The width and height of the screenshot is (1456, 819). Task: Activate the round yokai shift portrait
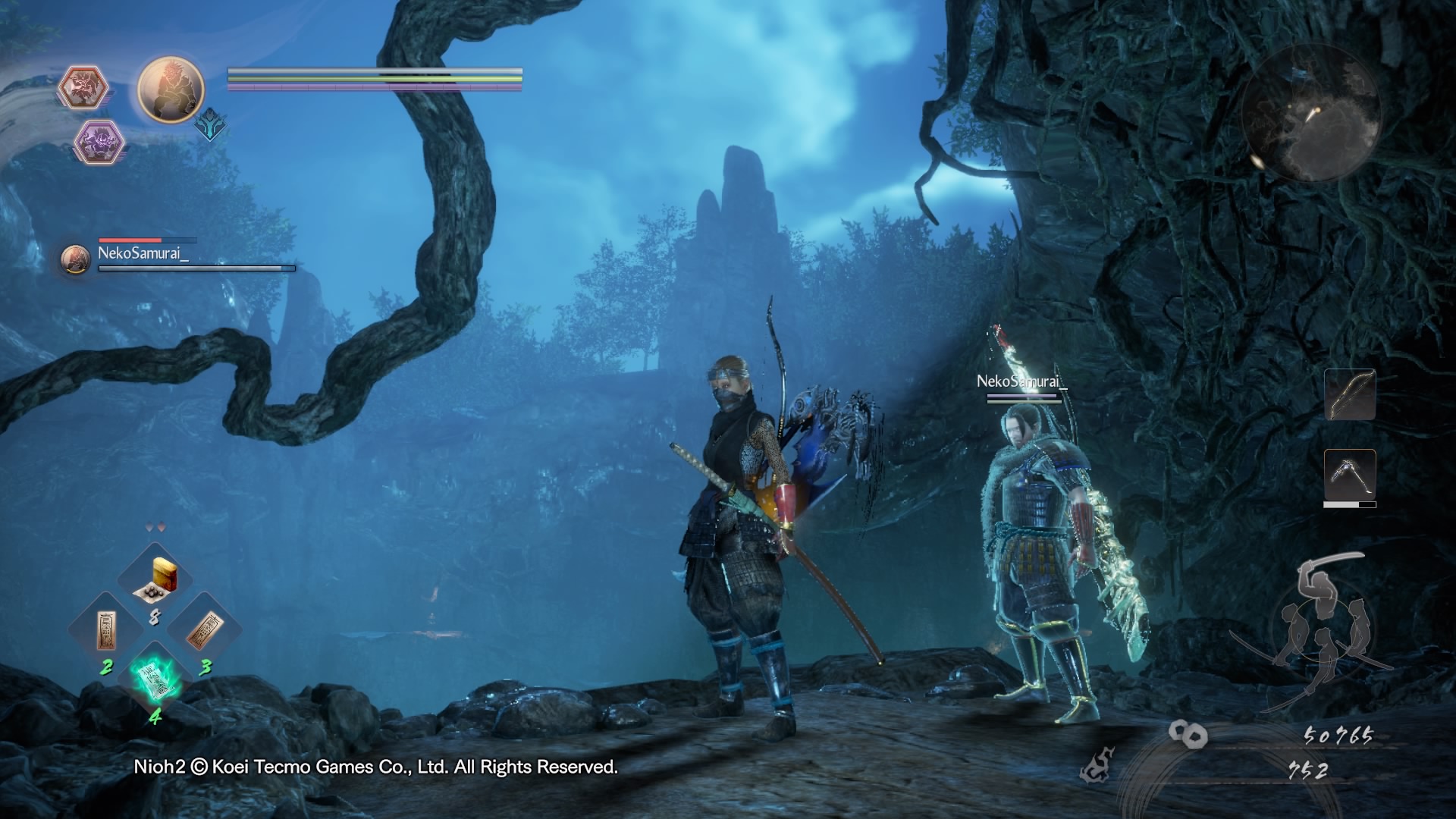pyautogui.click(x=171, y=89)
